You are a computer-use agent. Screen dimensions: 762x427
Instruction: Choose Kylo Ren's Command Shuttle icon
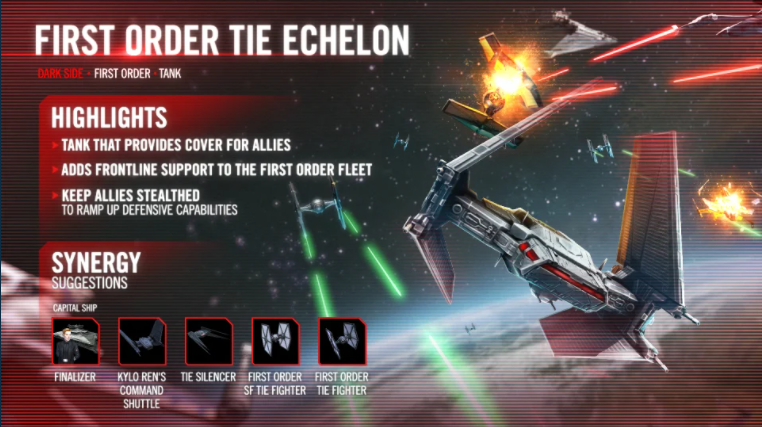(x=141, y=341)
